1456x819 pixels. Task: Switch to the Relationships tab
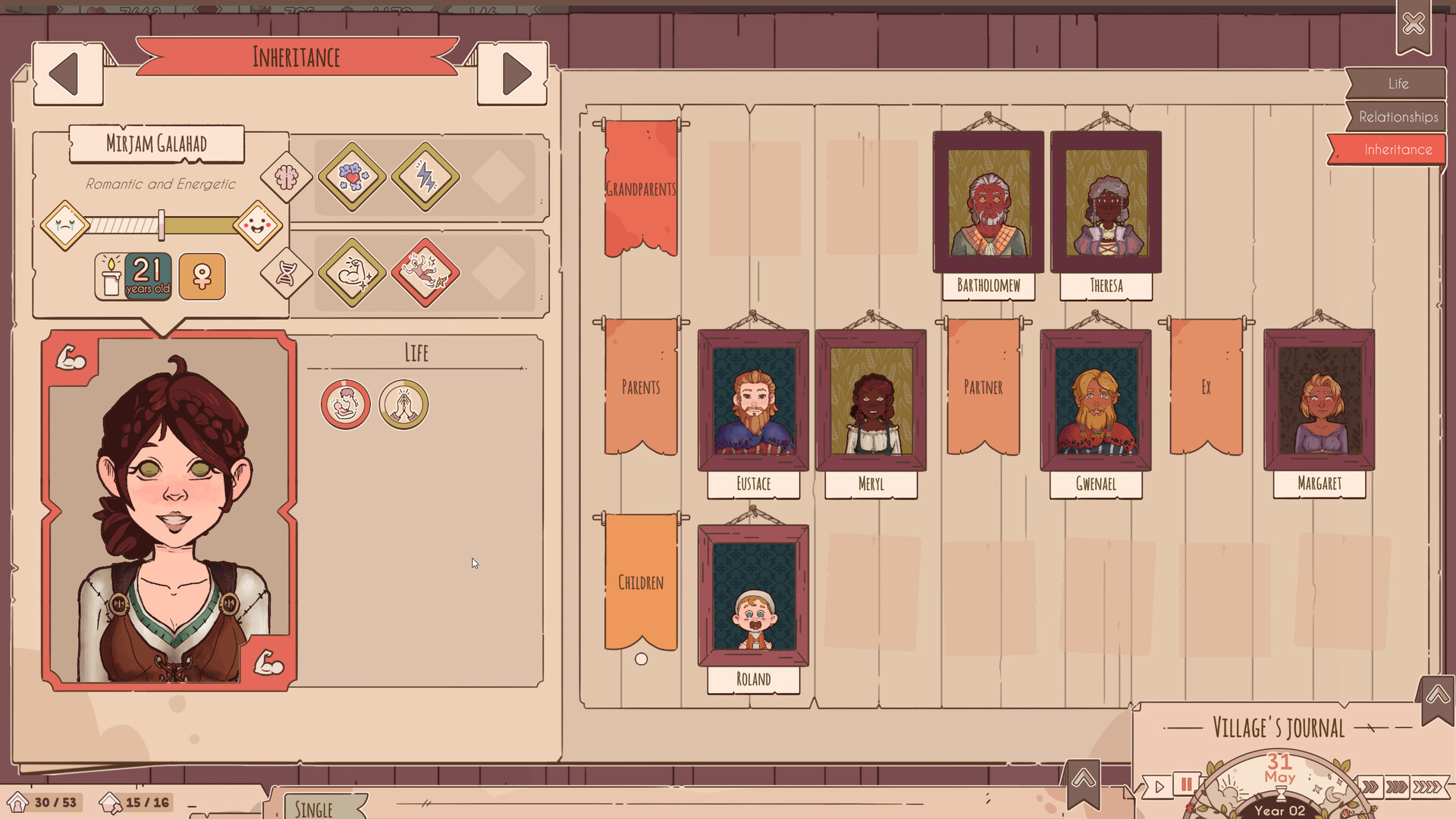1399,117
